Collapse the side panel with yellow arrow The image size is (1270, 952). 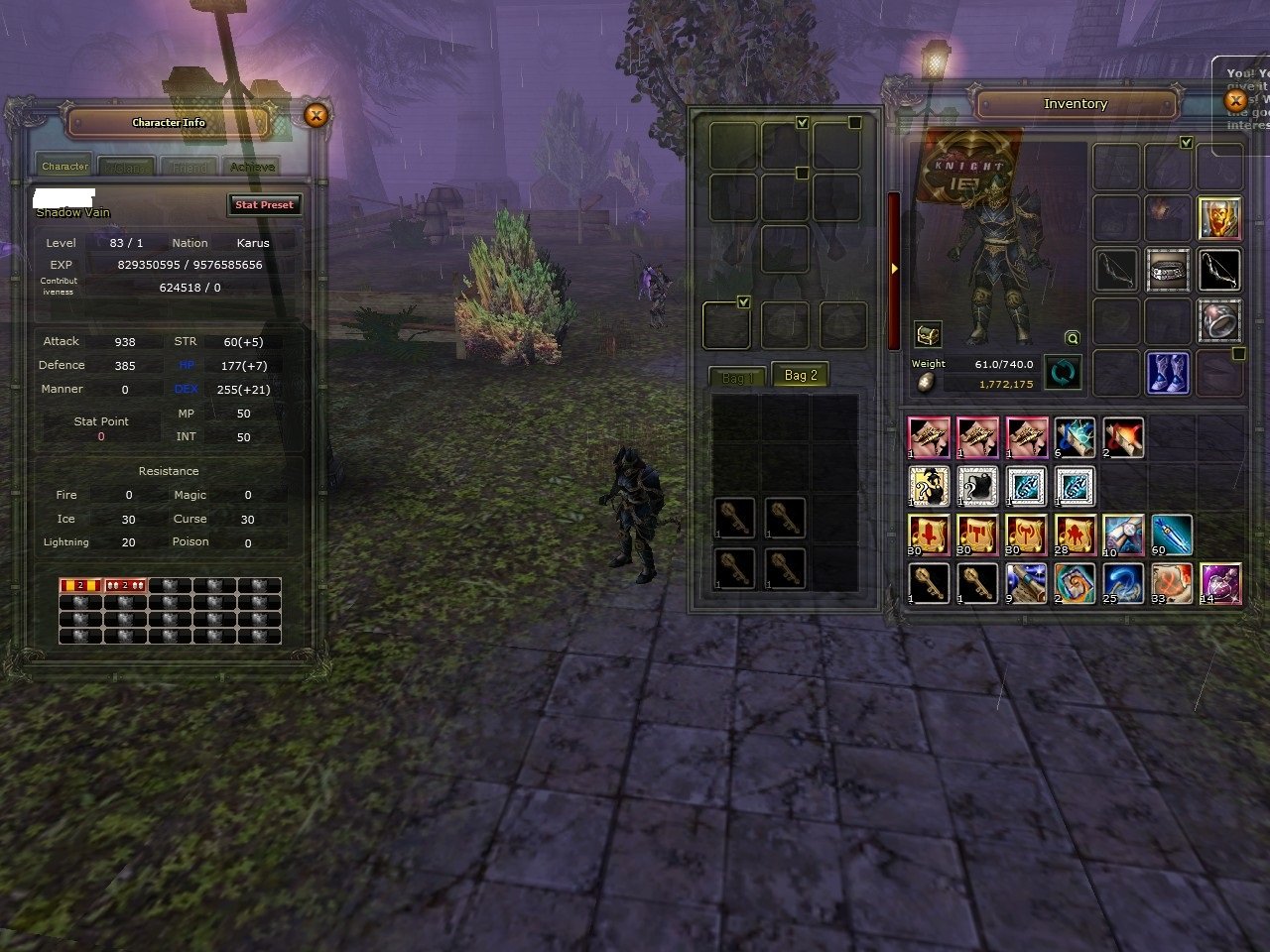point(894,269)
